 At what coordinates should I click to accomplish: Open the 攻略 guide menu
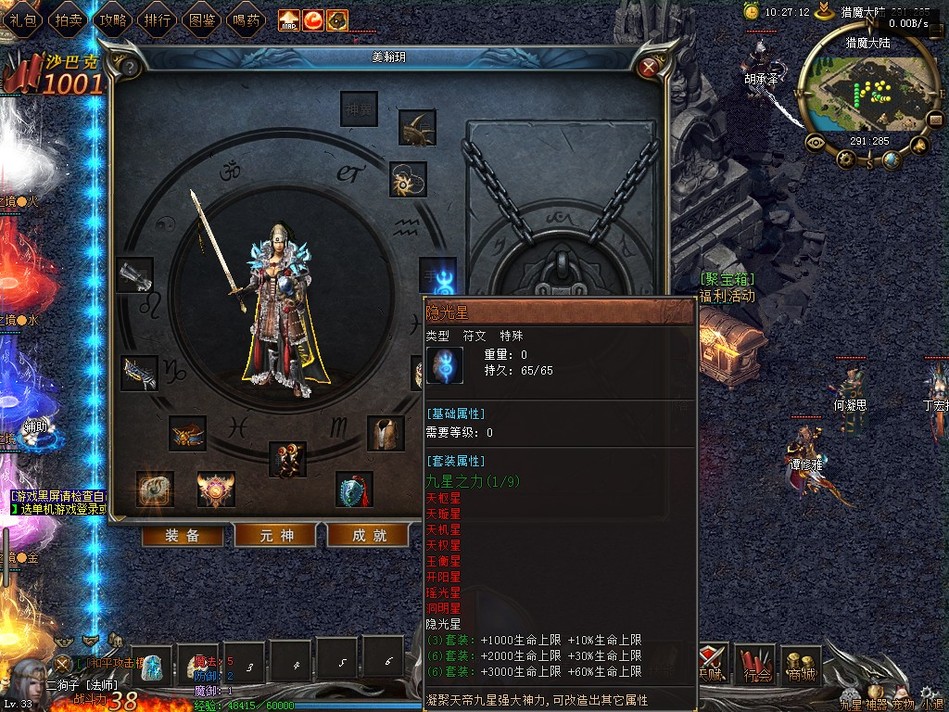pyautogui.click(x=112, y=17)
